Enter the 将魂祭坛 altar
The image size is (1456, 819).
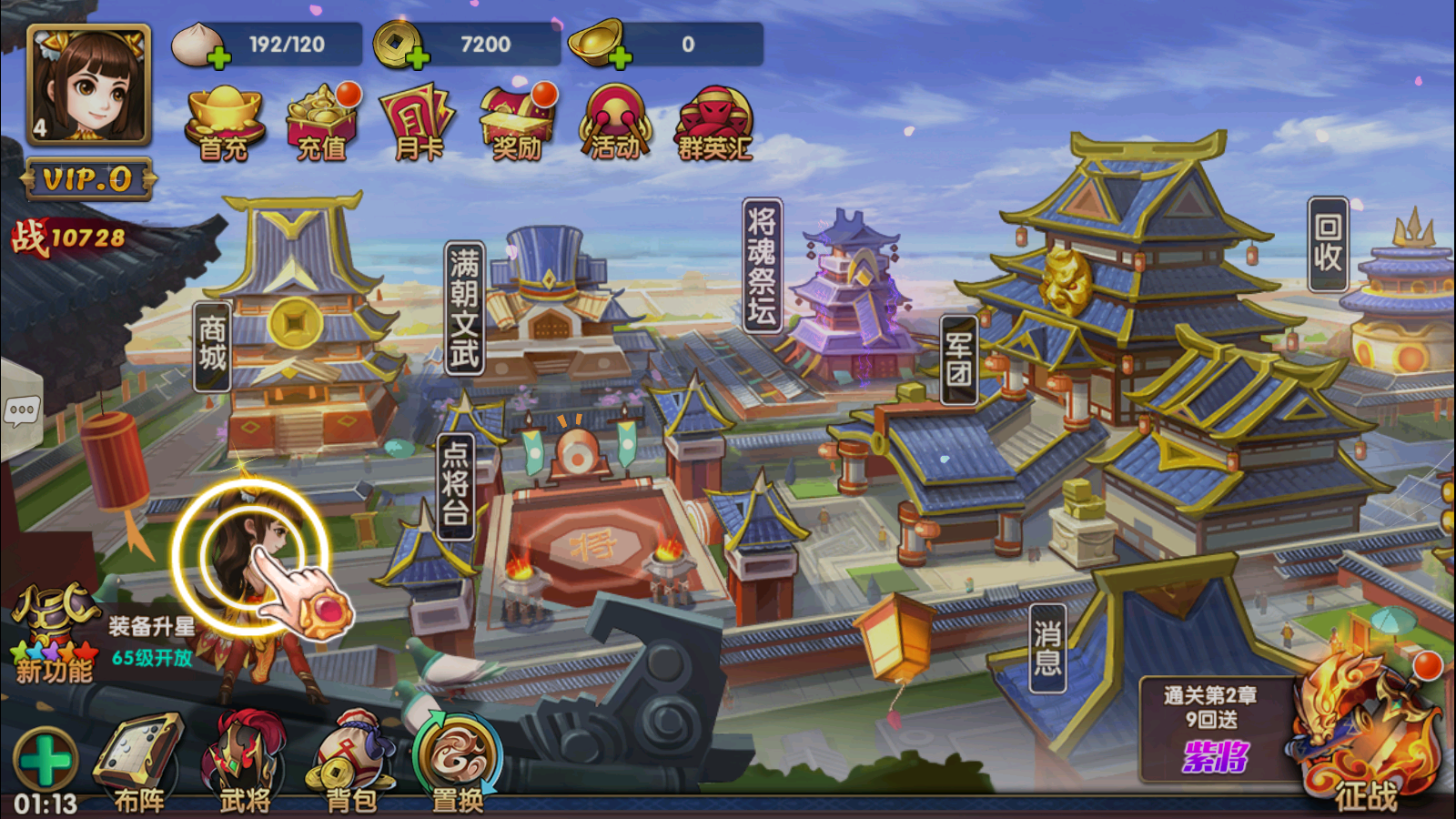(762, 265)
